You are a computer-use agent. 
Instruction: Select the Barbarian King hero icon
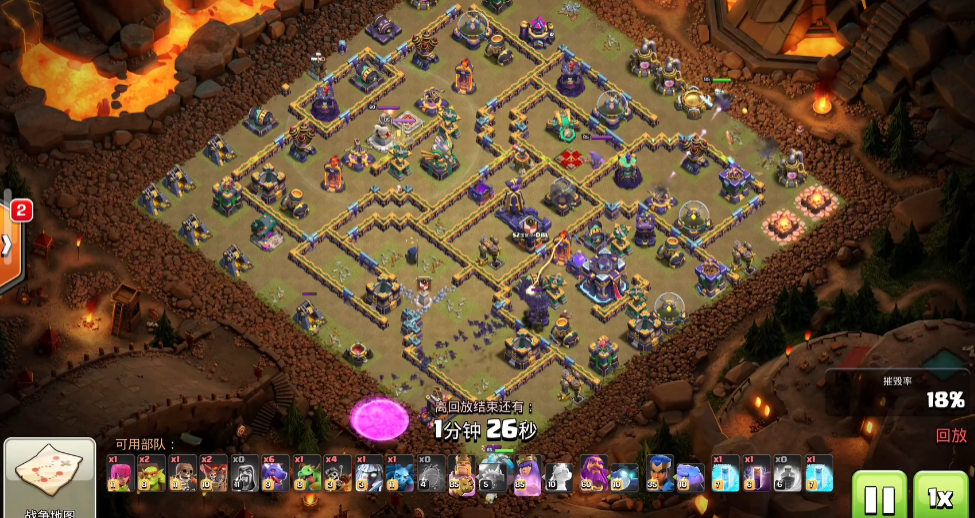(461, 473)
